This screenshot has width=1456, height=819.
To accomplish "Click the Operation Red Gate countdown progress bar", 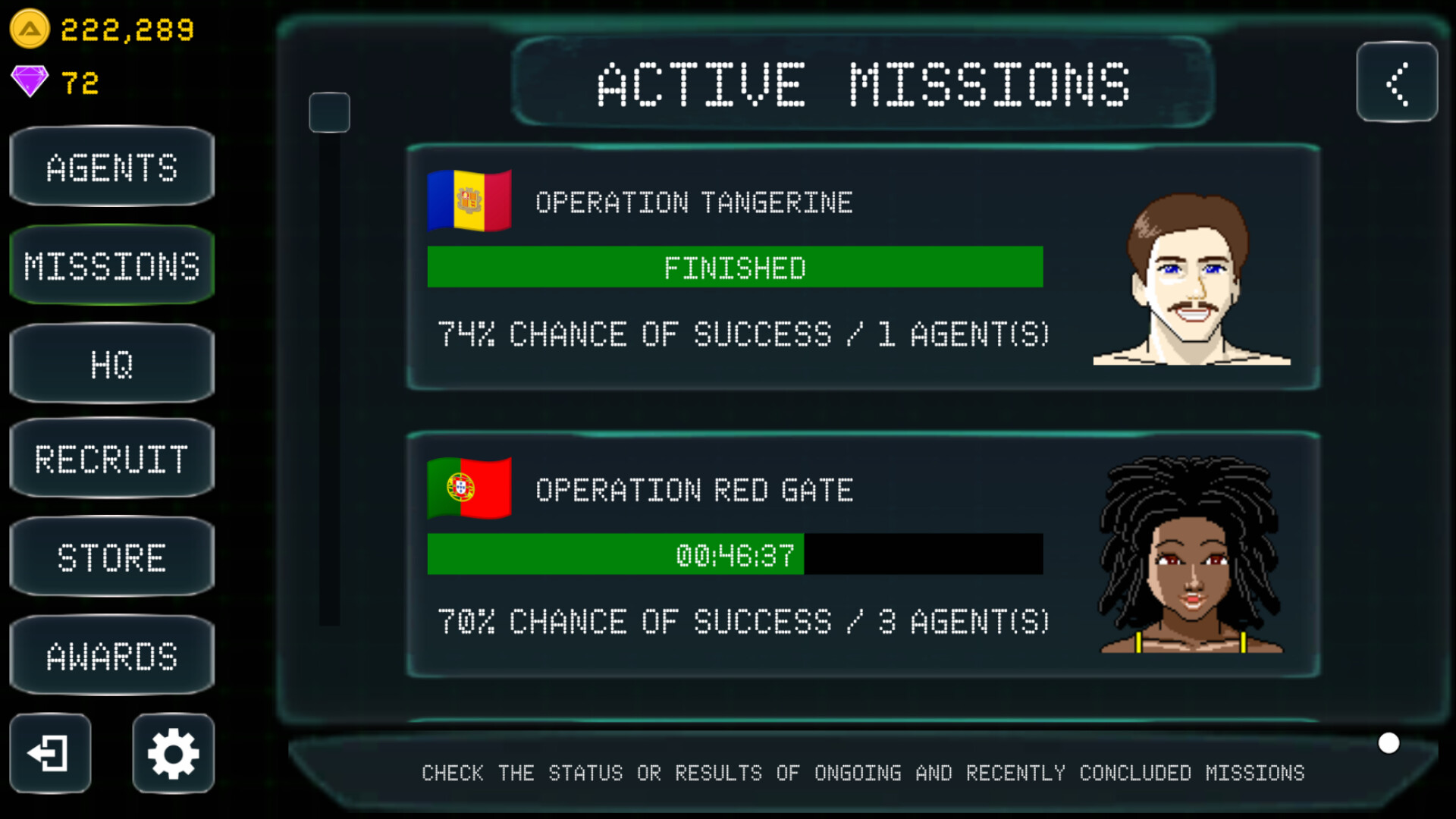I will (x=734, y=554).
